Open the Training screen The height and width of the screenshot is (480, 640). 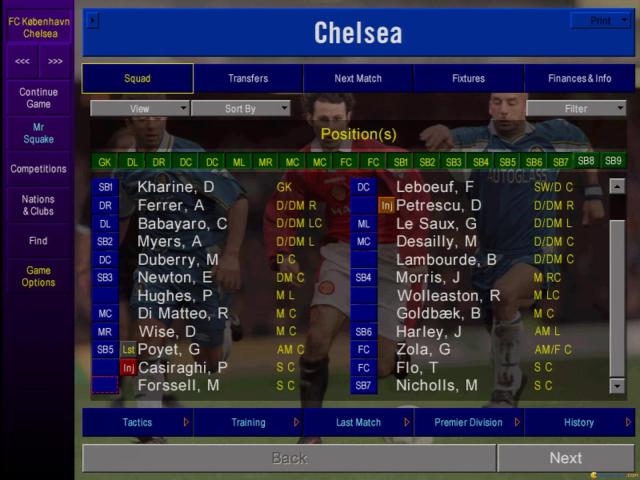coord(248,423)
